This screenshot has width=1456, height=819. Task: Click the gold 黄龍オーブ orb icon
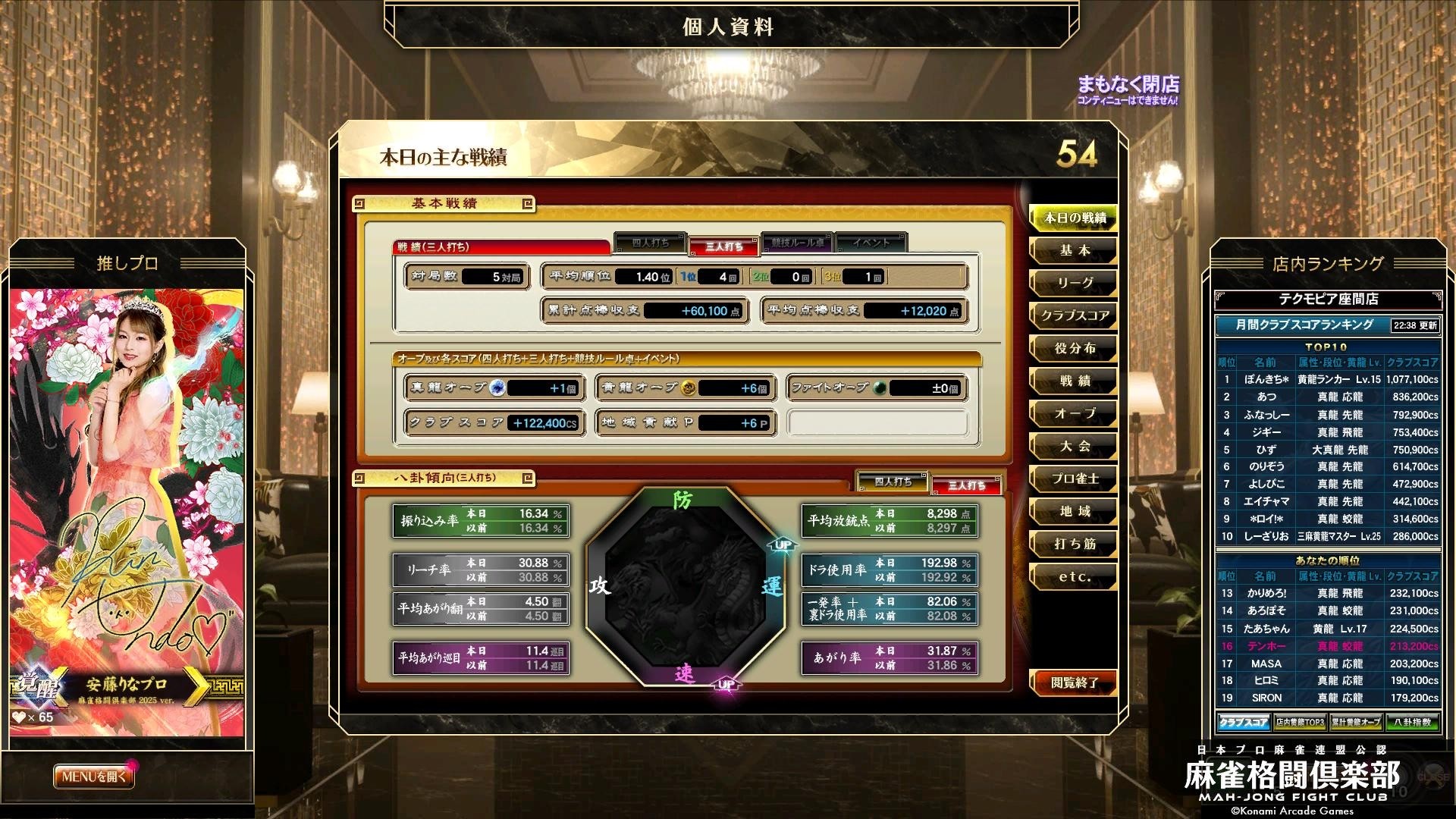coord(689,387)
